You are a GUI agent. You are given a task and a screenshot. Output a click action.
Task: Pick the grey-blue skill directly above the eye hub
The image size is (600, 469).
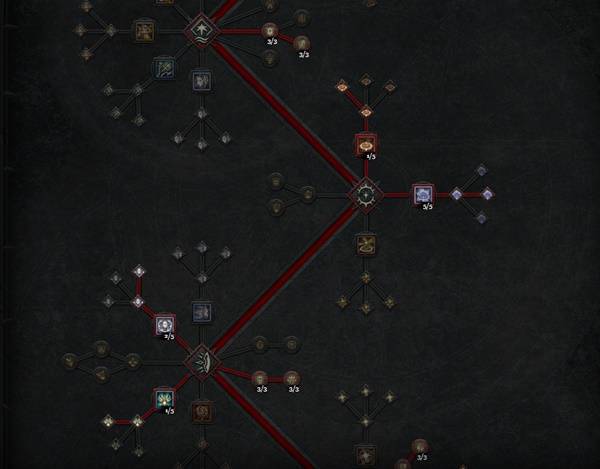click(x=201, y=312)
